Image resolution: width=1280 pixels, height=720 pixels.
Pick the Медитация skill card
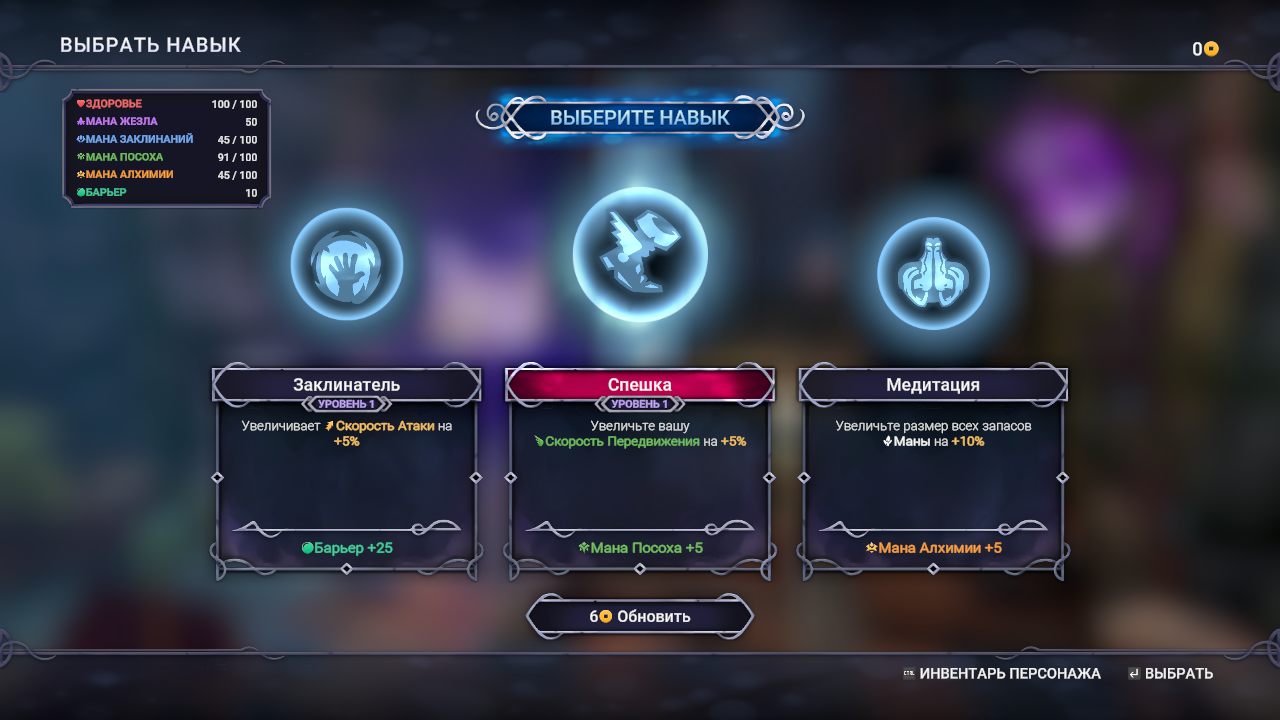point(932,472)
